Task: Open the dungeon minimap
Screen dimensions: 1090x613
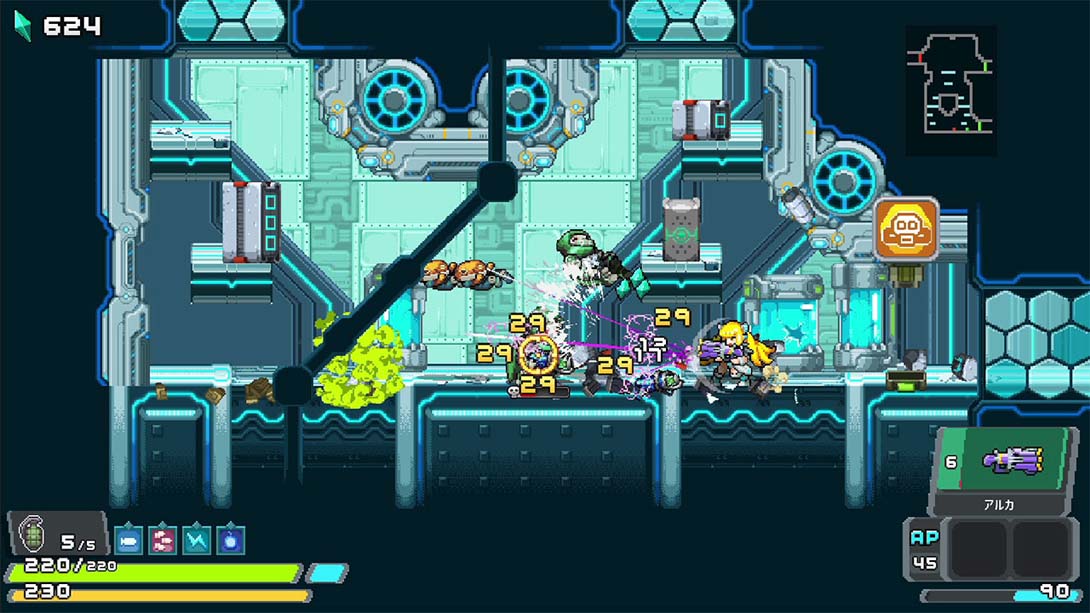Action: [951, 91]
